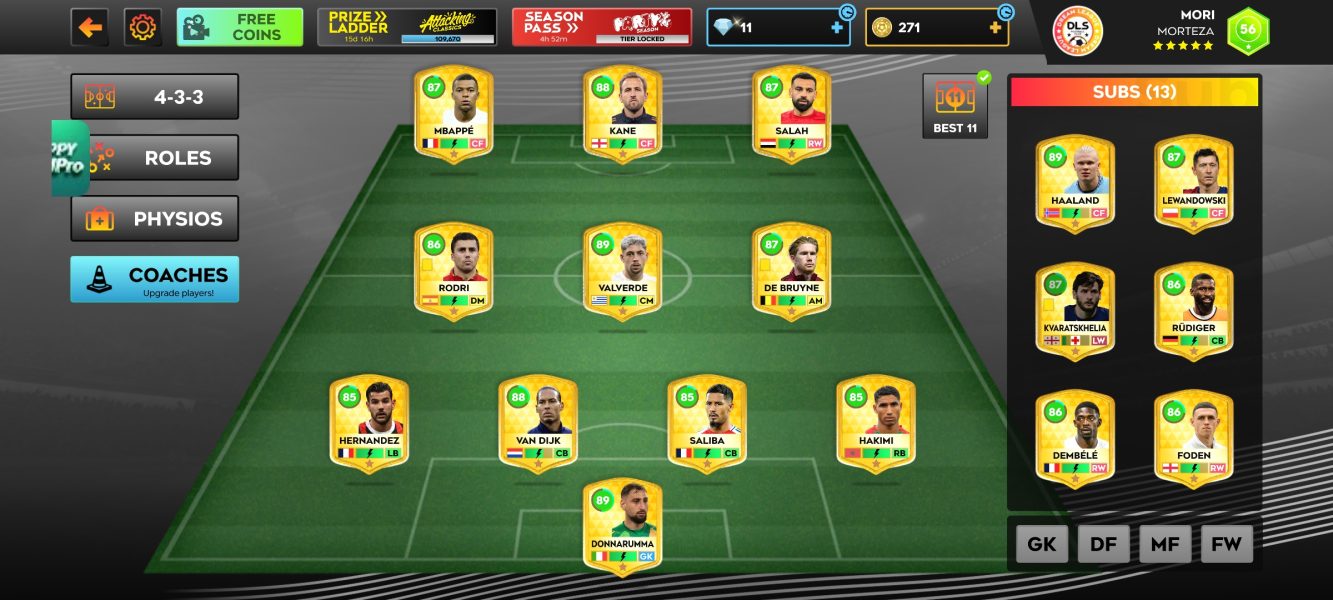Filter subs by MF position
This screenshot has height=600, width=1333.
click(x=1165, y=544)
